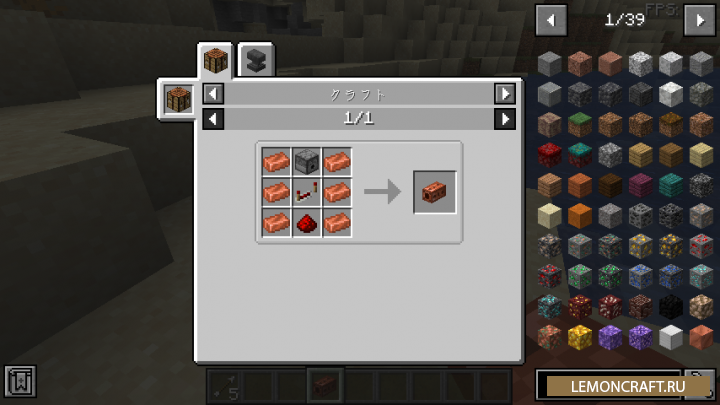720x405 pixels.
Task: Open the bookmark button in the corner
Action: [20, 381]
